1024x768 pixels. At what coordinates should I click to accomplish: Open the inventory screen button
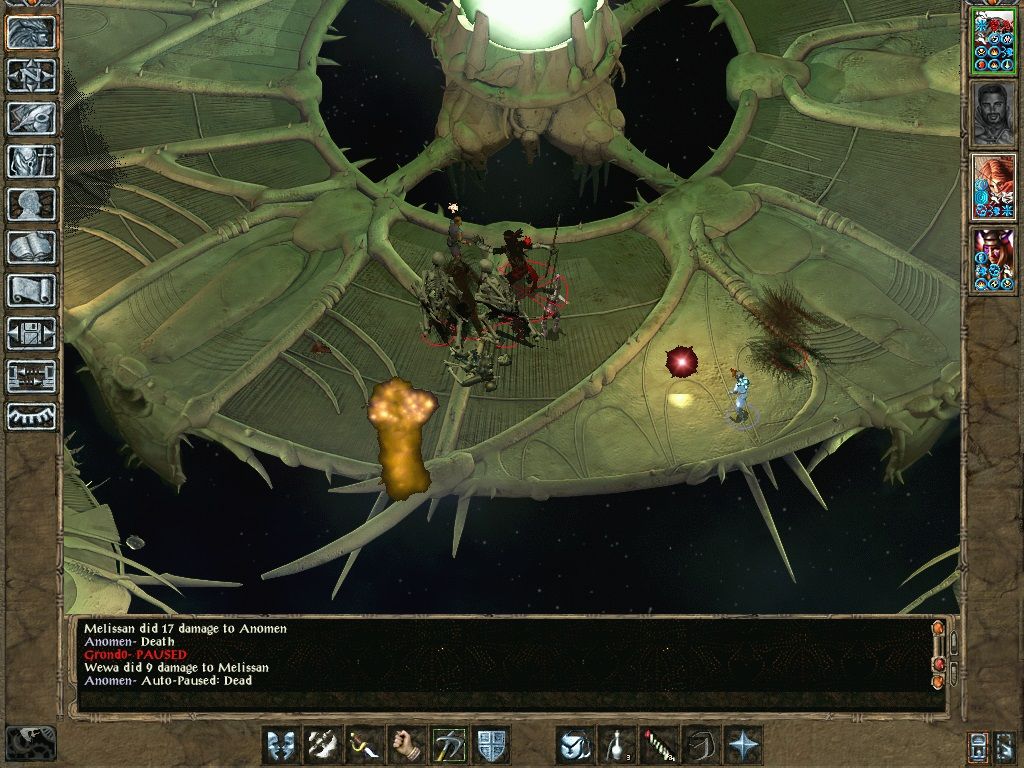31,161
